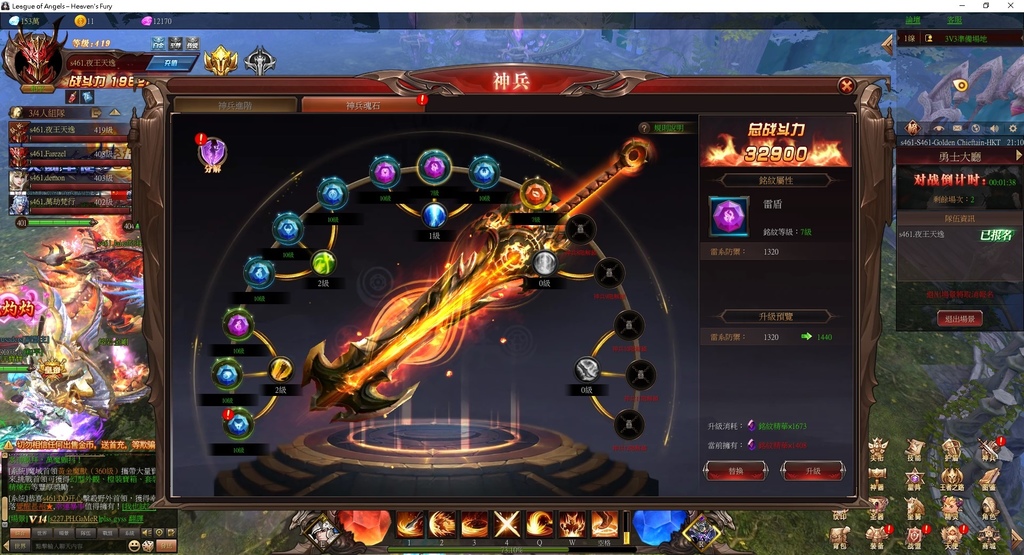
Task: Select the blue 1級 center gem
Action: click(434, 215)
